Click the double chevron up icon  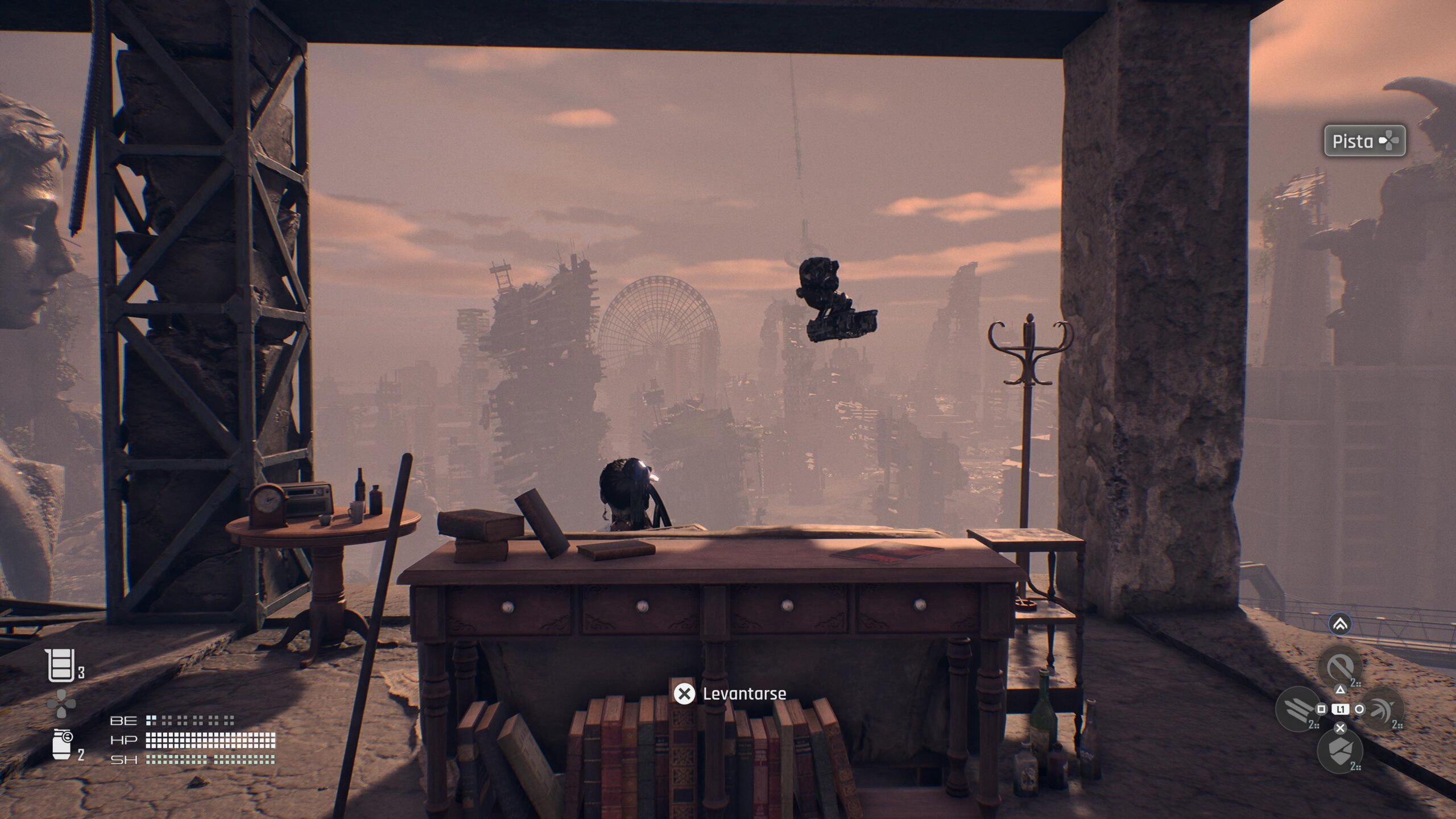(x=1340, y=625)
